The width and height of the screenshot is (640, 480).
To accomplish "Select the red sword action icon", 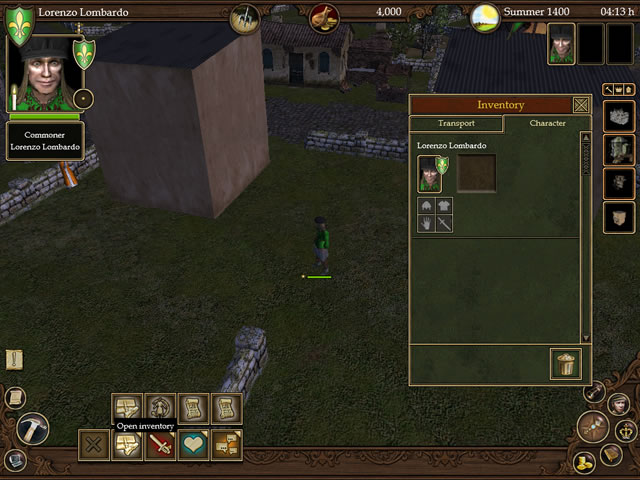I will pyautogui.click(x=160, y=445).
